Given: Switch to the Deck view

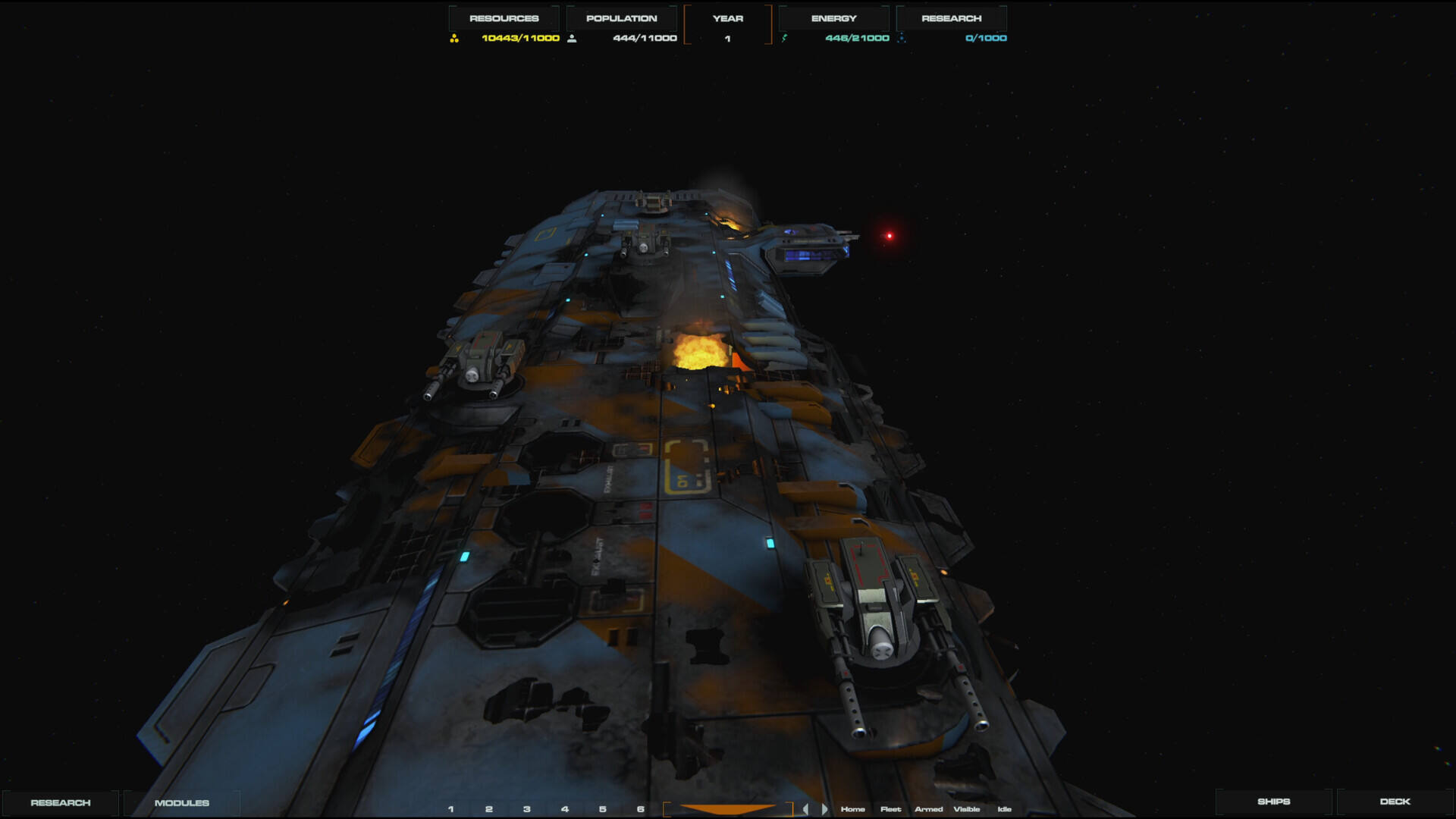Looking at the screenshot, I should pos(1395,801).
